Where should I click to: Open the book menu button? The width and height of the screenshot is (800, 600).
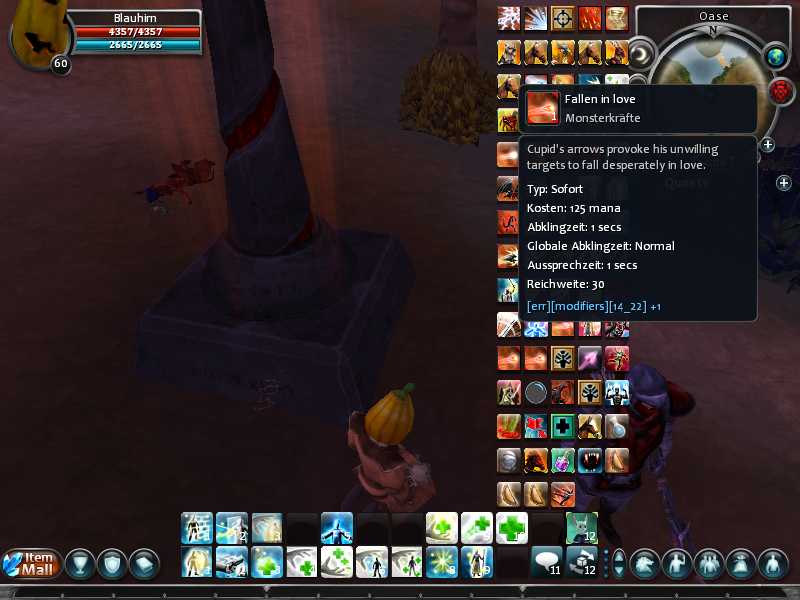tap(144, 563)
